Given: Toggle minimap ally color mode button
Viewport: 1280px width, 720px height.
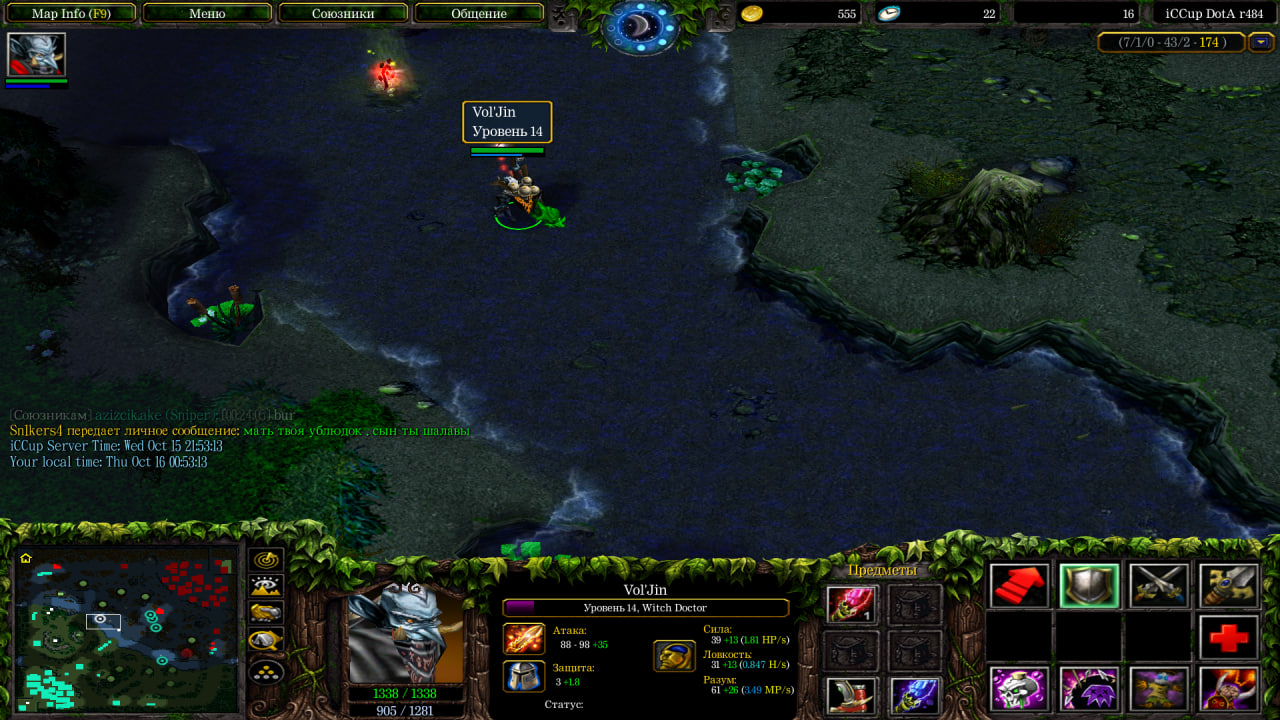Looking at the screenshot, I should 266,613.
